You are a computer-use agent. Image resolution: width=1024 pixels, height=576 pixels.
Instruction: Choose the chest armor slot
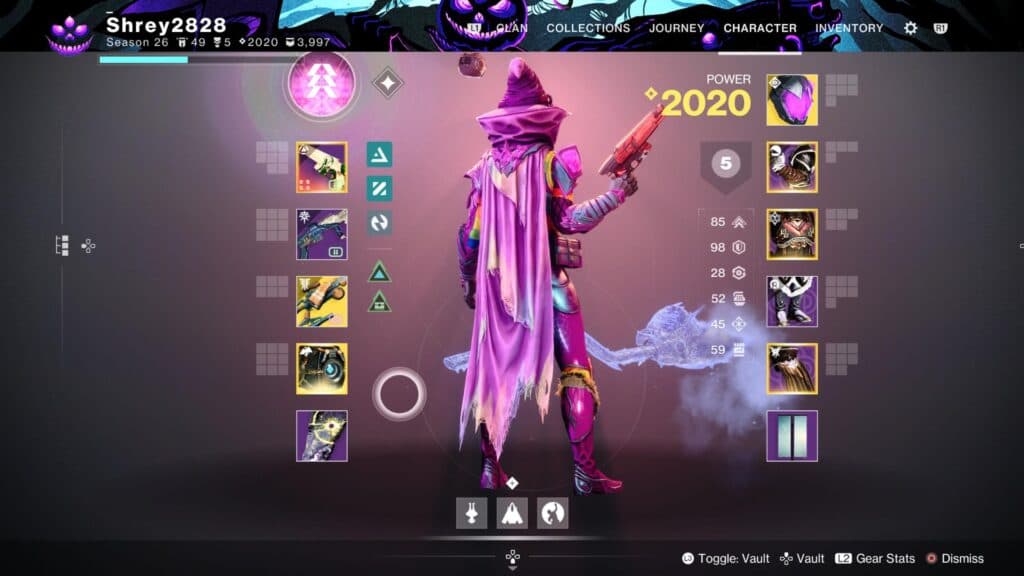(792, 234)
